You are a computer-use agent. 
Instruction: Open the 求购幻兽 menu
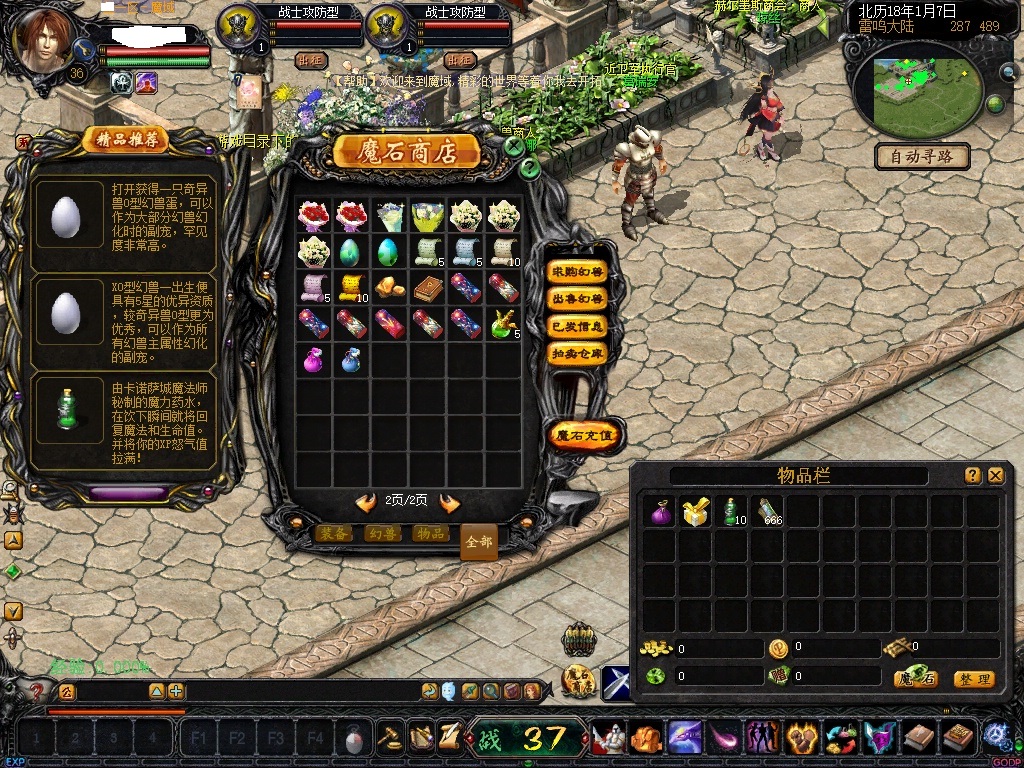578,272
